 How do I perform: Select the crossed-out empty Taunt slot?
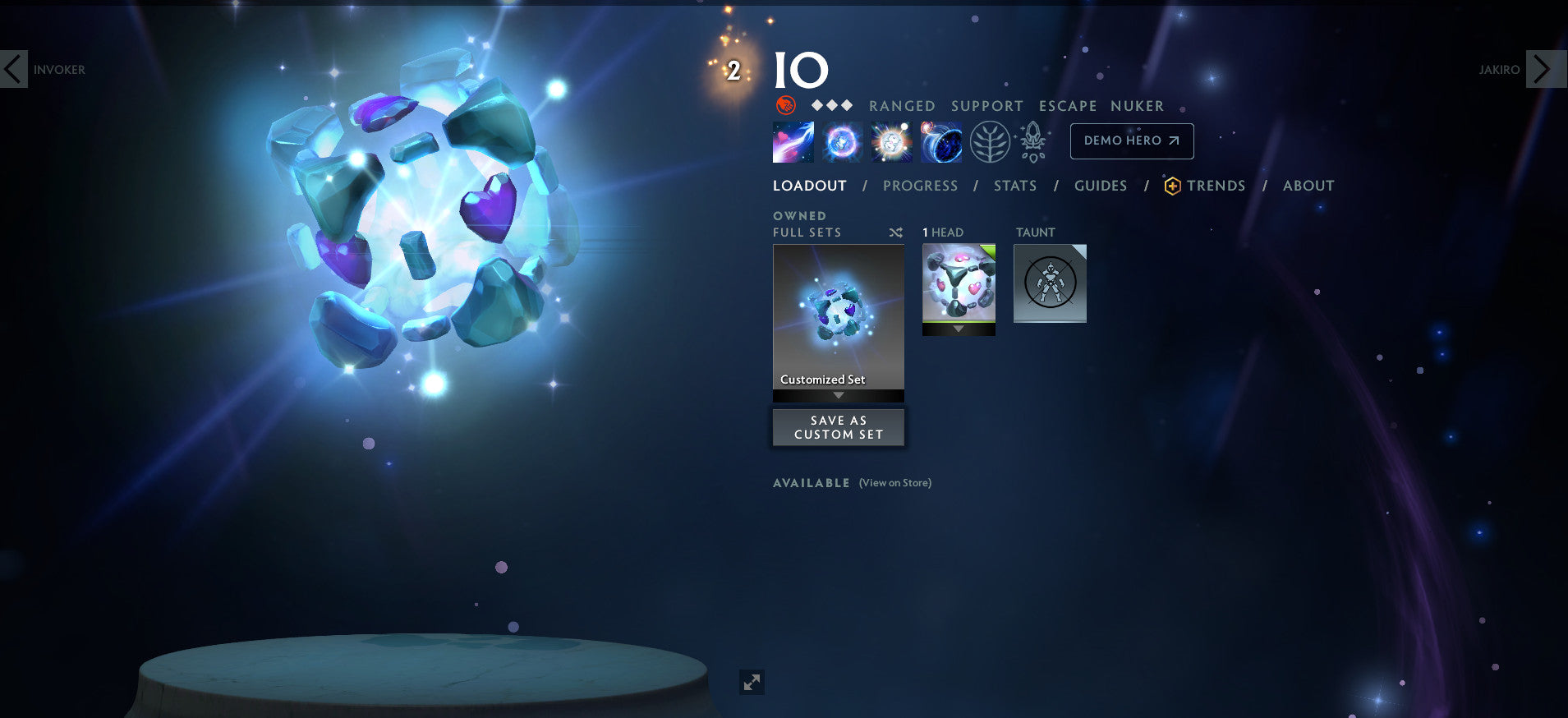tap(1051, 283)
